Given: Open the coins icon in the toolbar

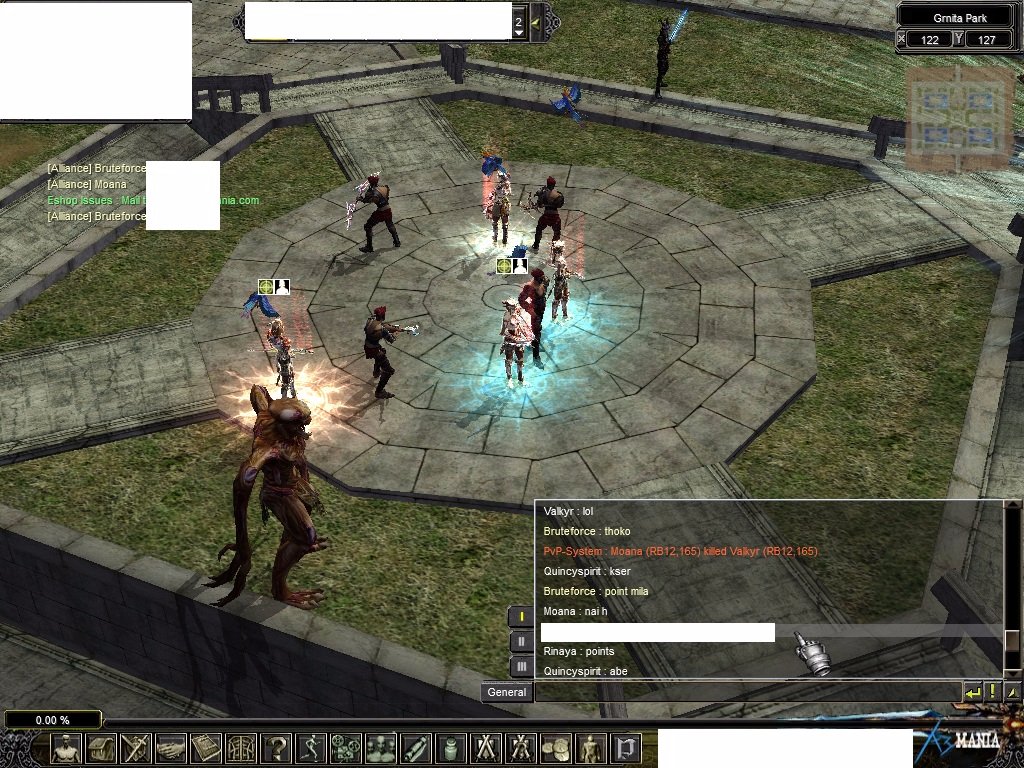Looking at the screenshot, I should 555,748.
